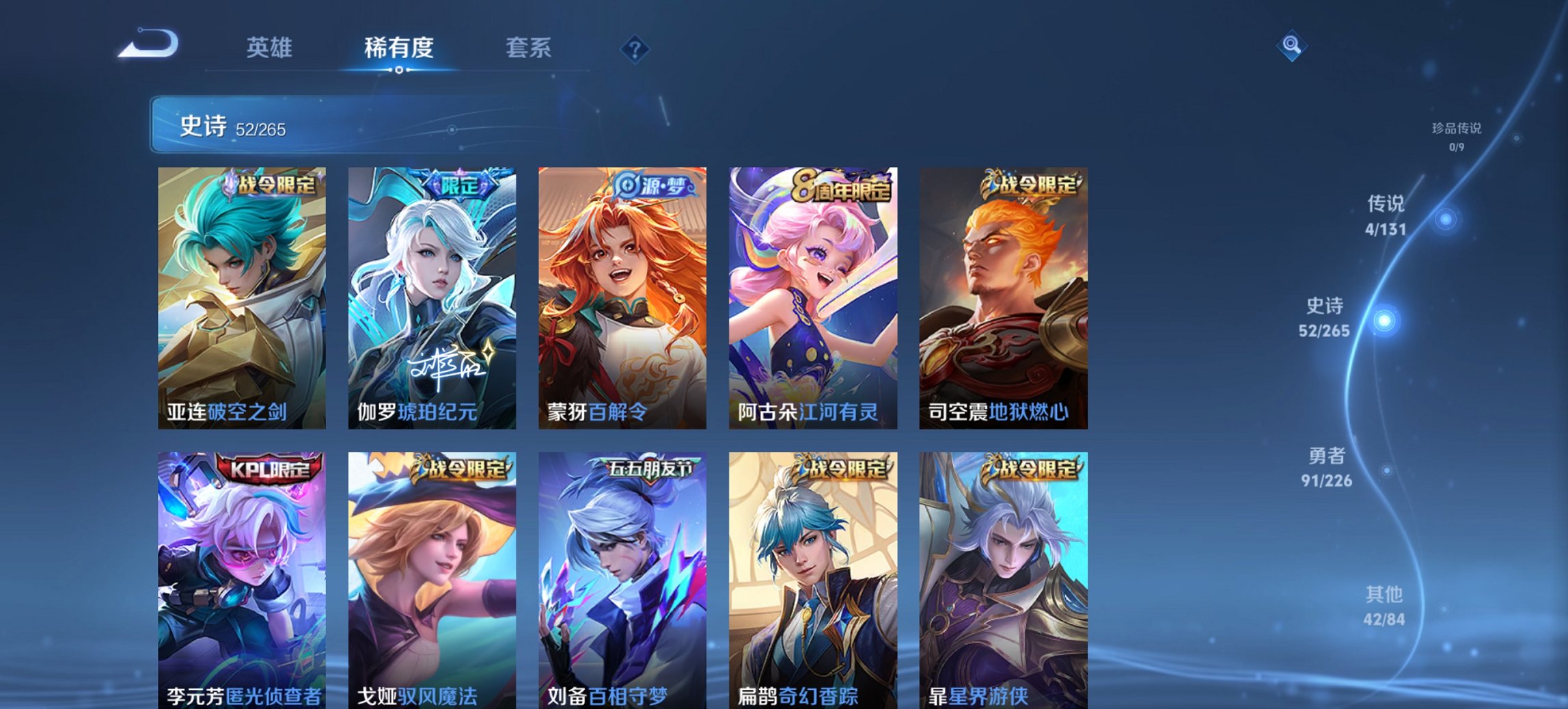Click the question mark help icon
1568x709 pixels.
click(x=635, y=48)
